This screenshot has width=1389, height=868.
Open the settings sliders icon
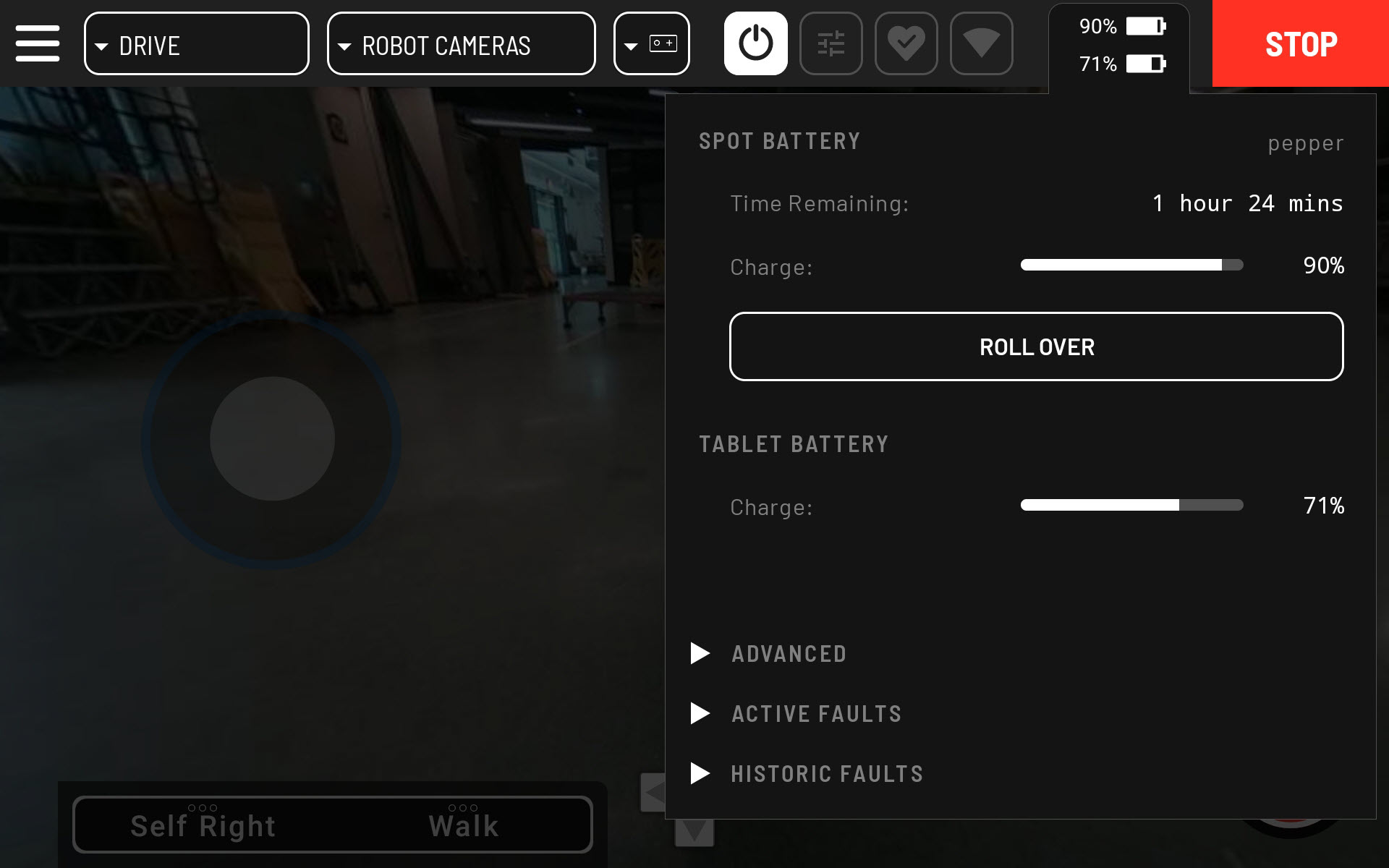point(831,43)
